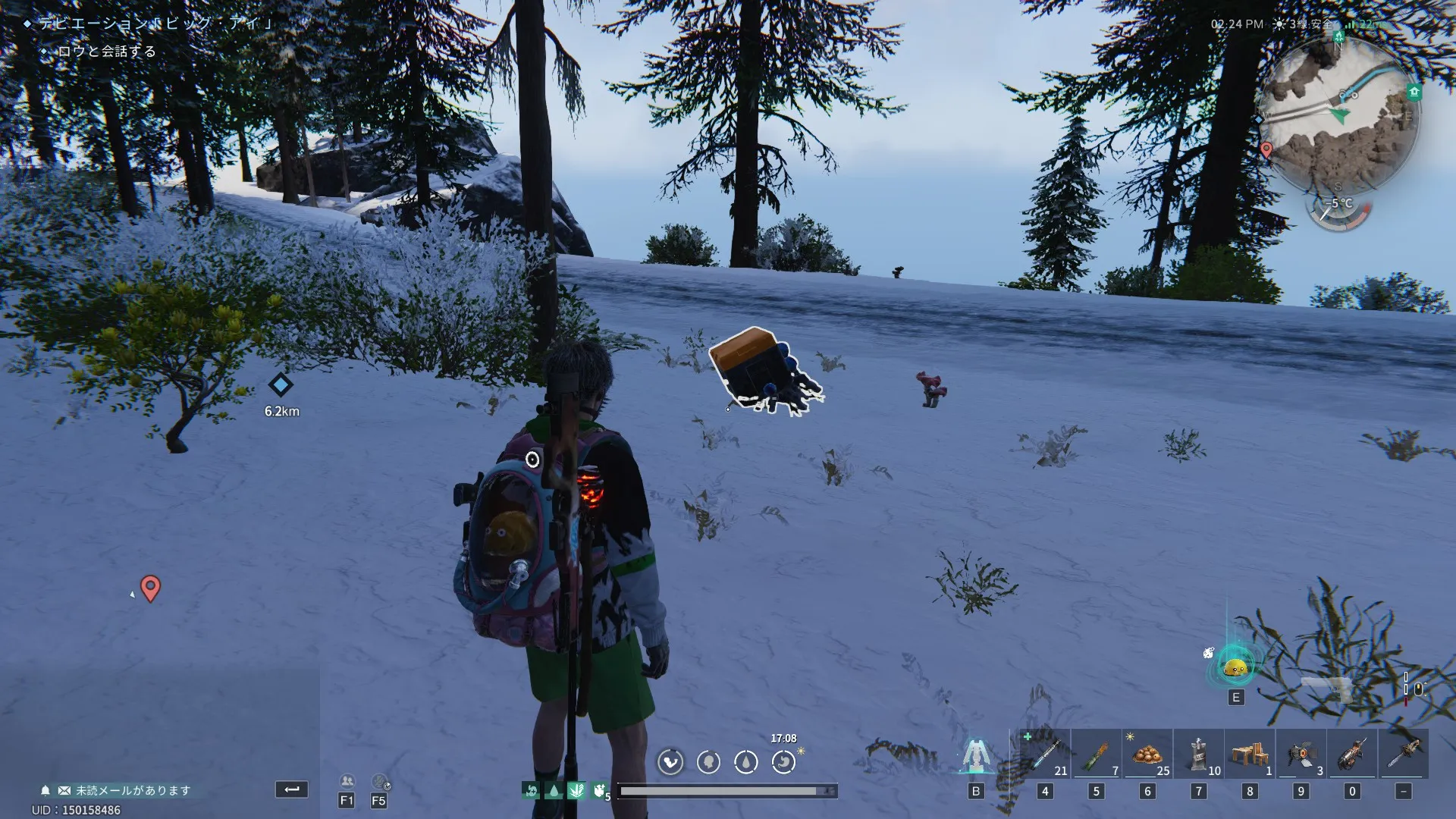Select the campfire marker atop the minimap

(x=1339, y=36)
